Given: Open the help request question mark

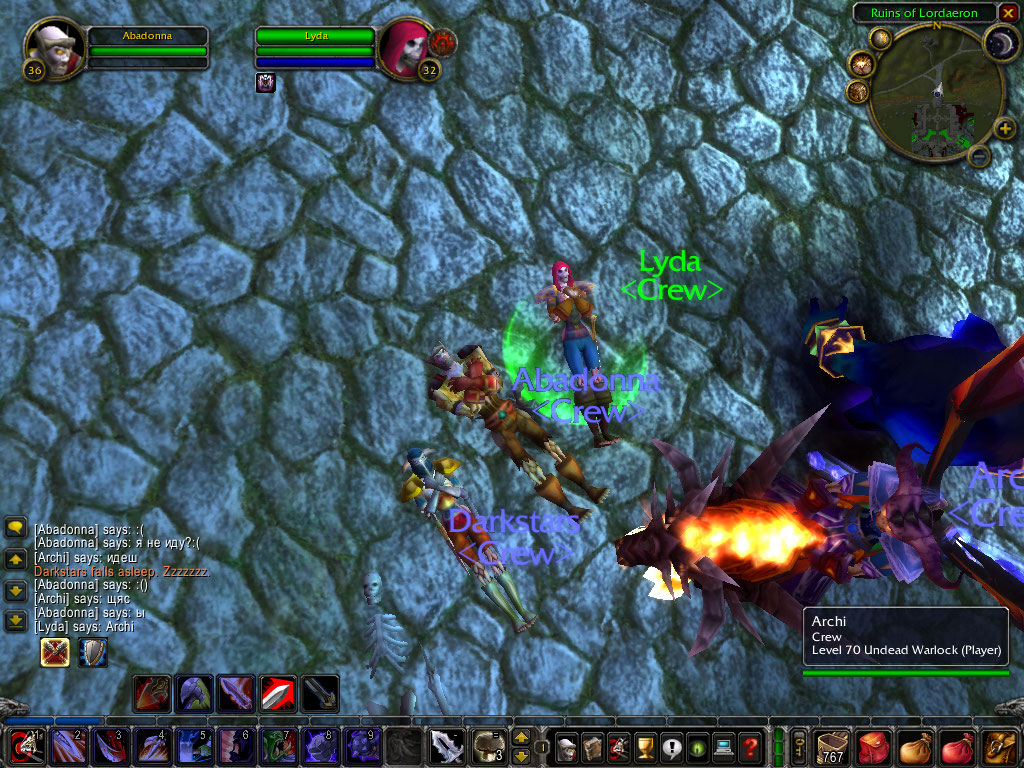Looking at the screenshot, I should click(748, 746).
